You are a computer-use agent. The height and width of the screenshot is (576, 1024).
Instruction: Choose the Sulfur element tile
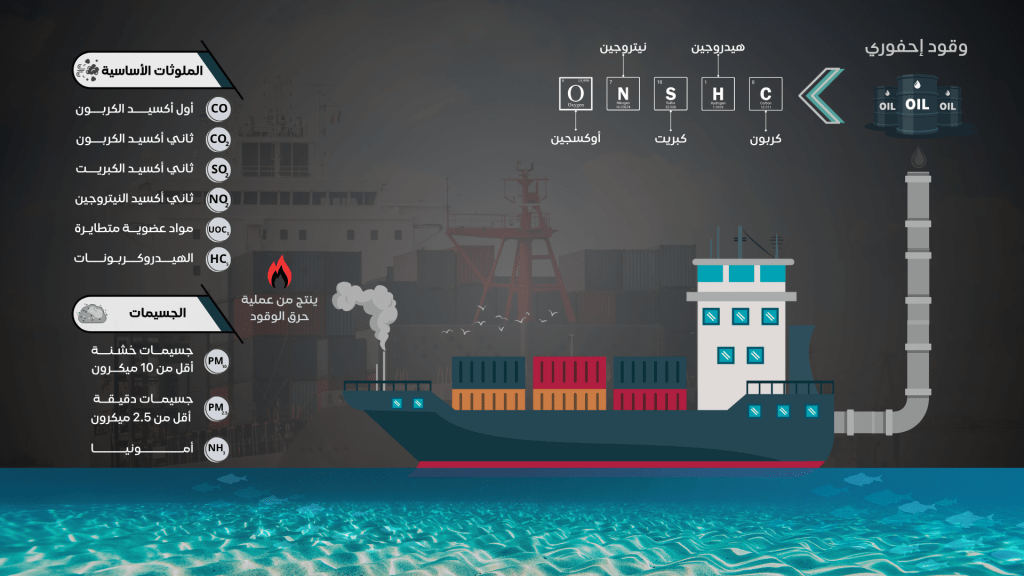671,93
